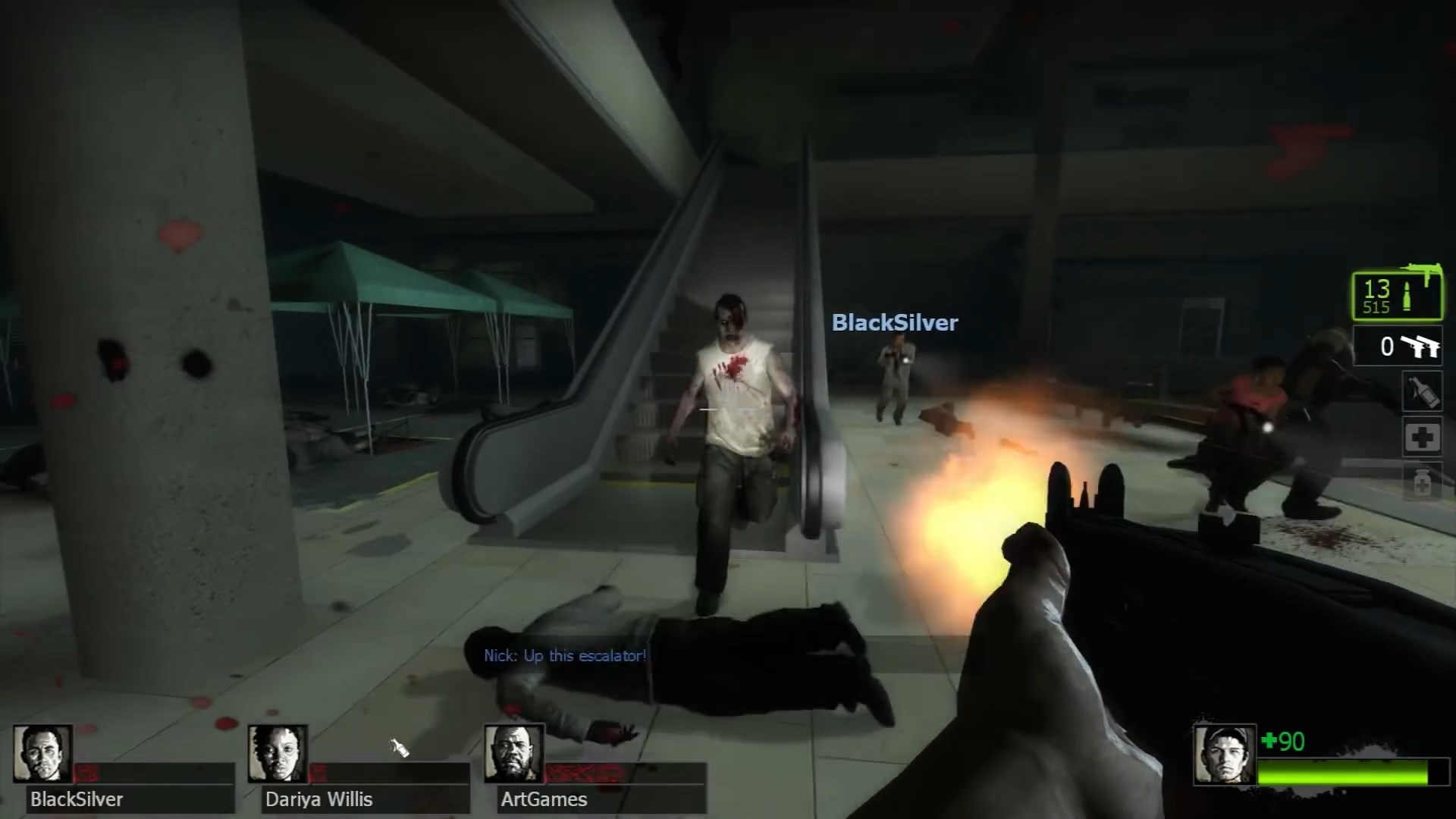Click the 0 count on the pistols slot
Viewport: 1456px width, 819px height.
(x=1388, y=347)
